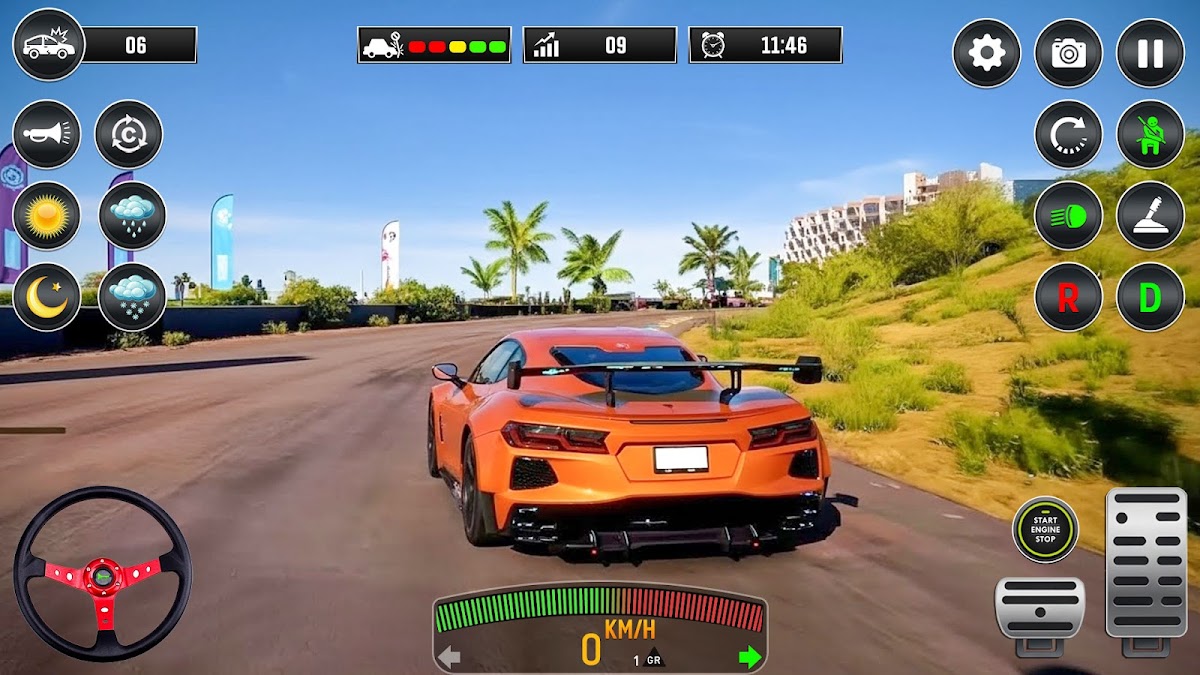
Task: Set time to night with moon icon
Action: 47,297
